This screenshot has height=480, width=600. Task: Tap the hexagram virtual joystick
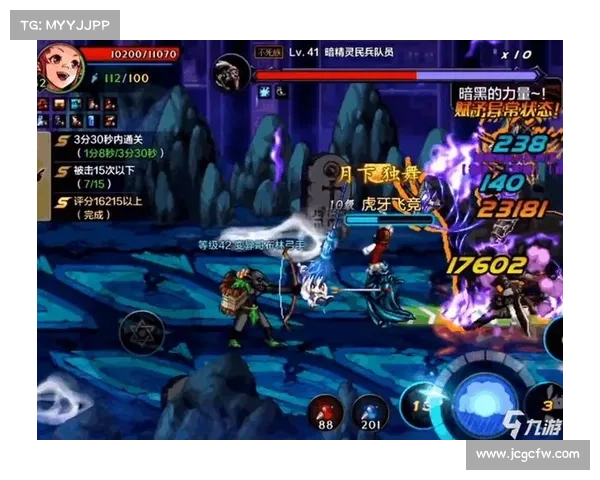point(138,331)
